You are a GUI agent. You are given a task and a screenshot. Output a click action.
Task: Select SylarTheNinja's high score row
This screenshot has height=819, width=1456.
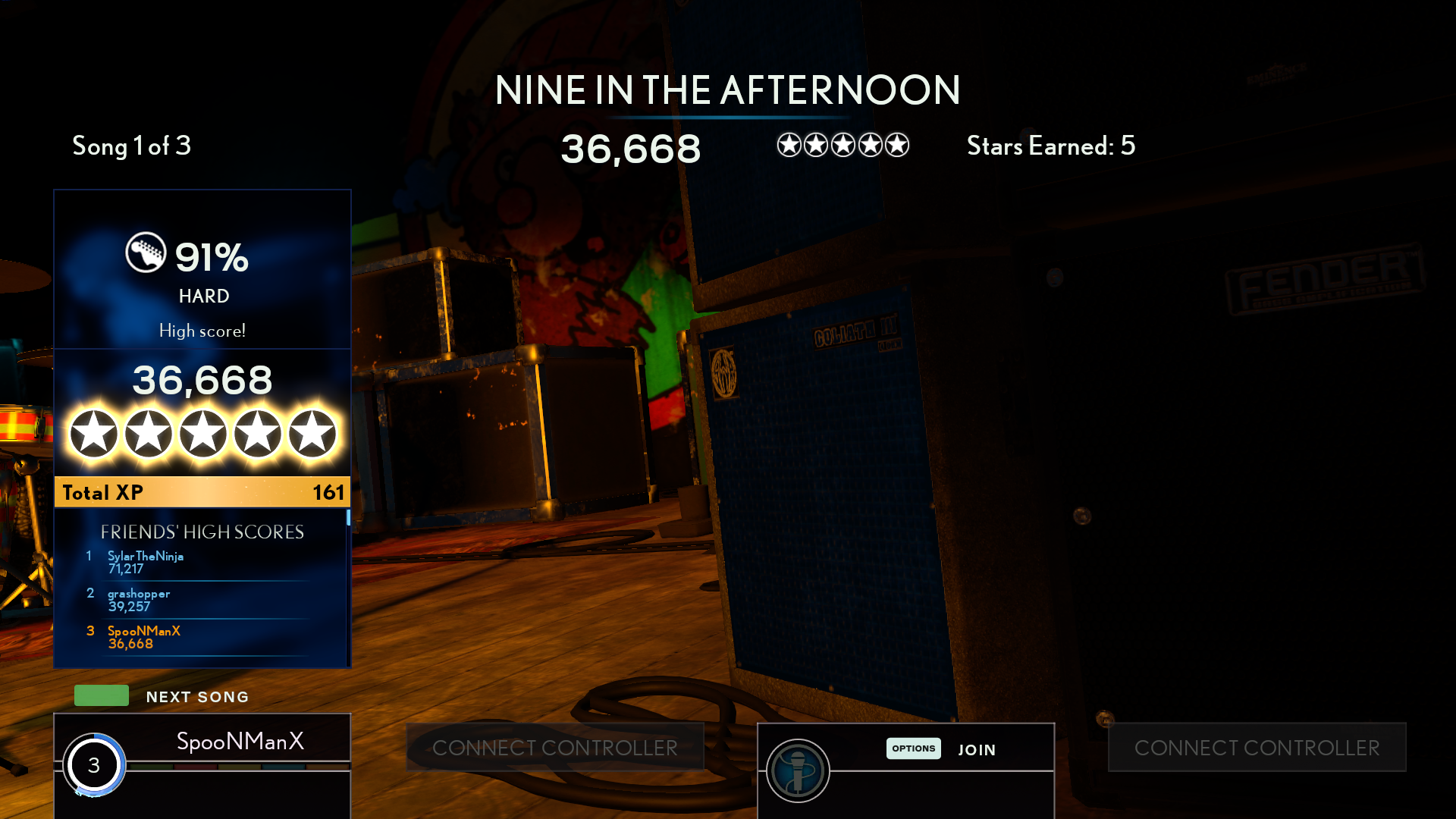[197, 563]
